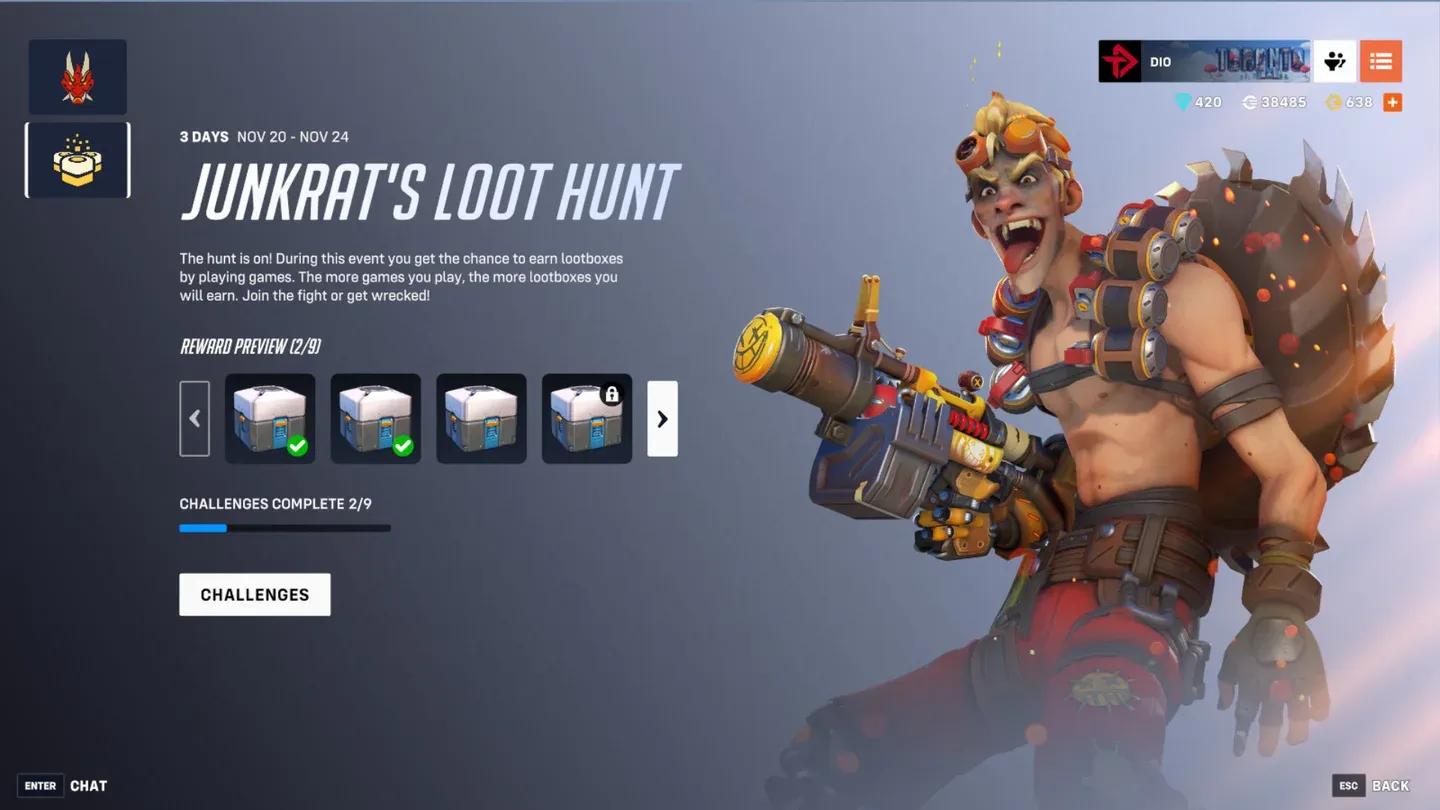Click the social groups icon near the top right
Viewport: 1440px width, 810px height.
[x=1337, y=61]
